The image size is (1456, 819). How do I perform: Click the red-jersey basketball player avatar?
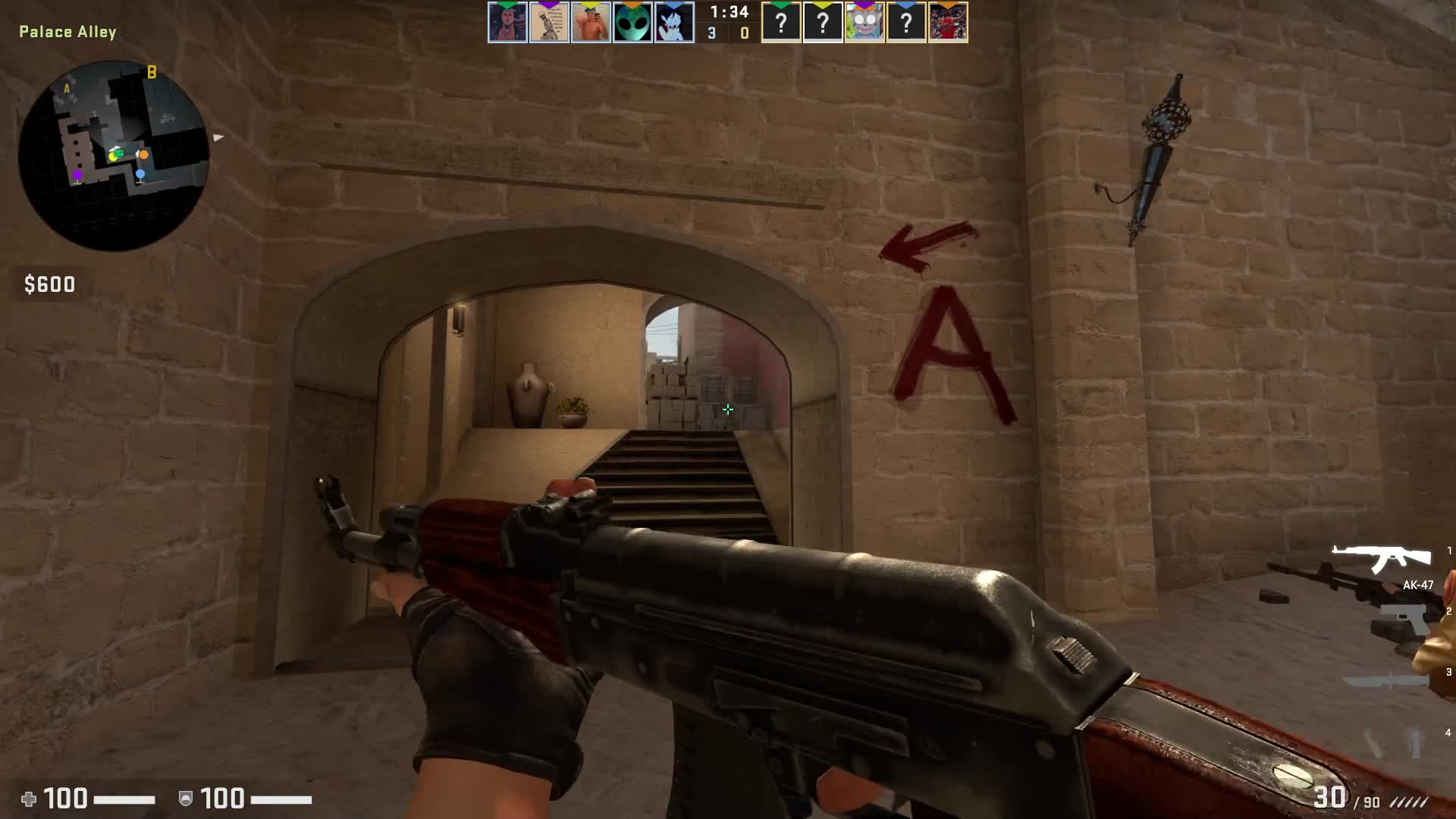[948, 24]
